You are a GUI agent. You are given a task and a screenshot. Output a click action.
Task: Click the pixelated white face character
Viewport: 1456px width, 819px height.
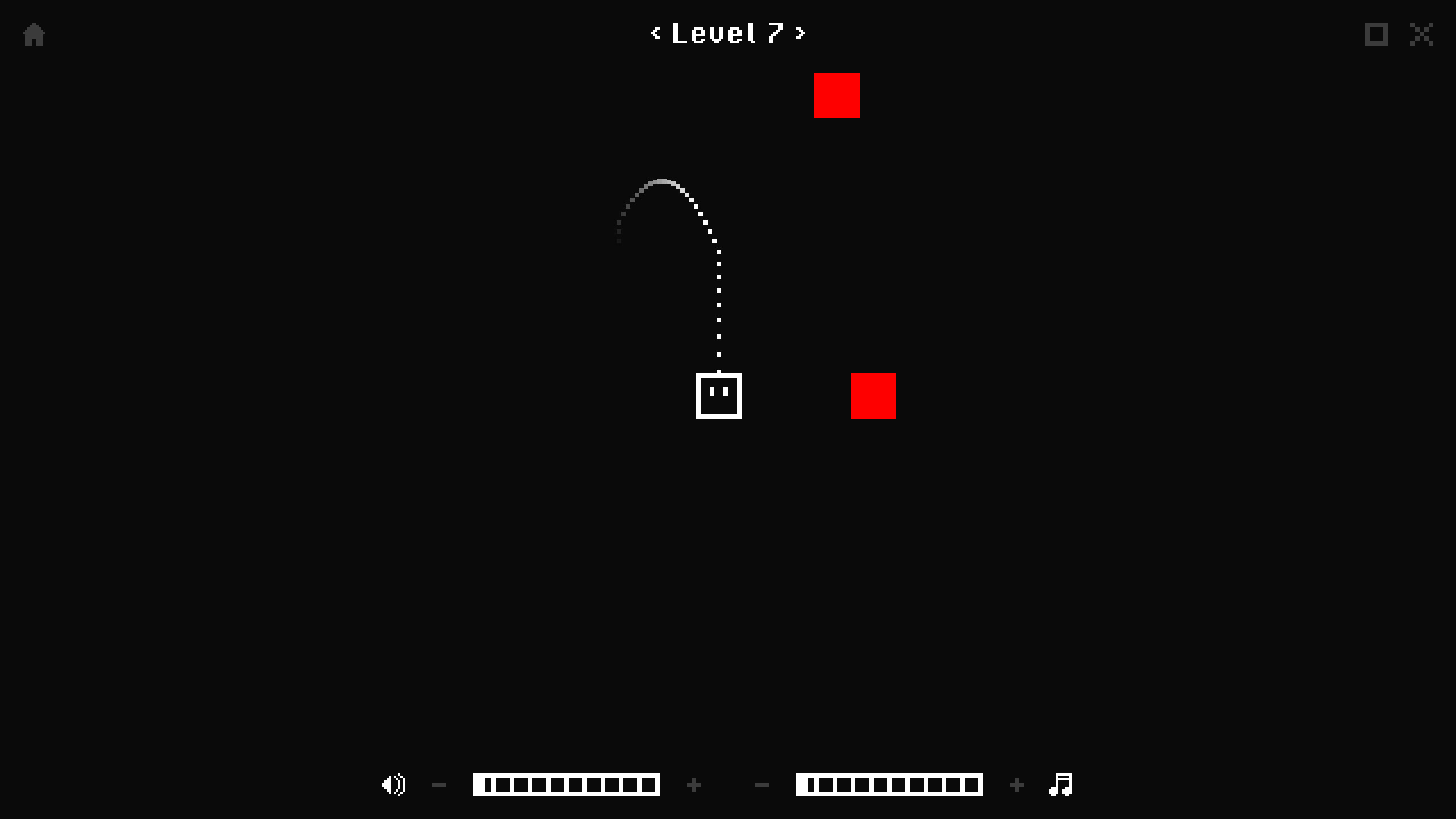point(718,396)
